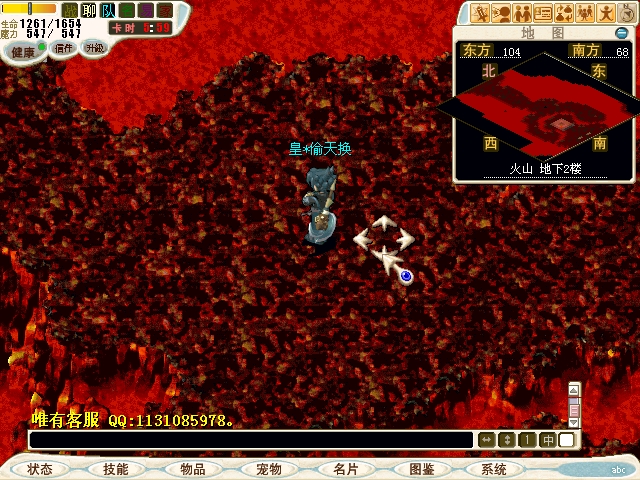This screenshot has height=480, width=640.
Task: Click the 中 chat font-size button
Action: 548,440
